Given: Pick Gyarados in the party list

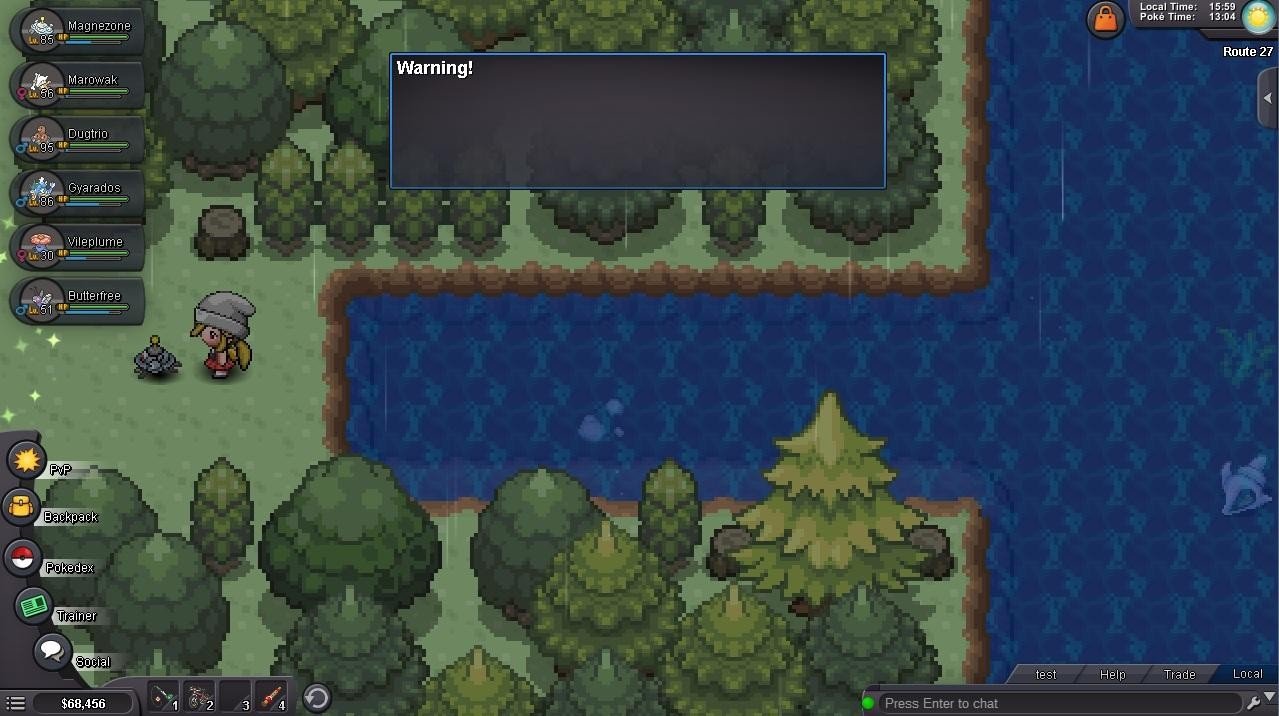Looking at the screenshot, I should [78, 193].
